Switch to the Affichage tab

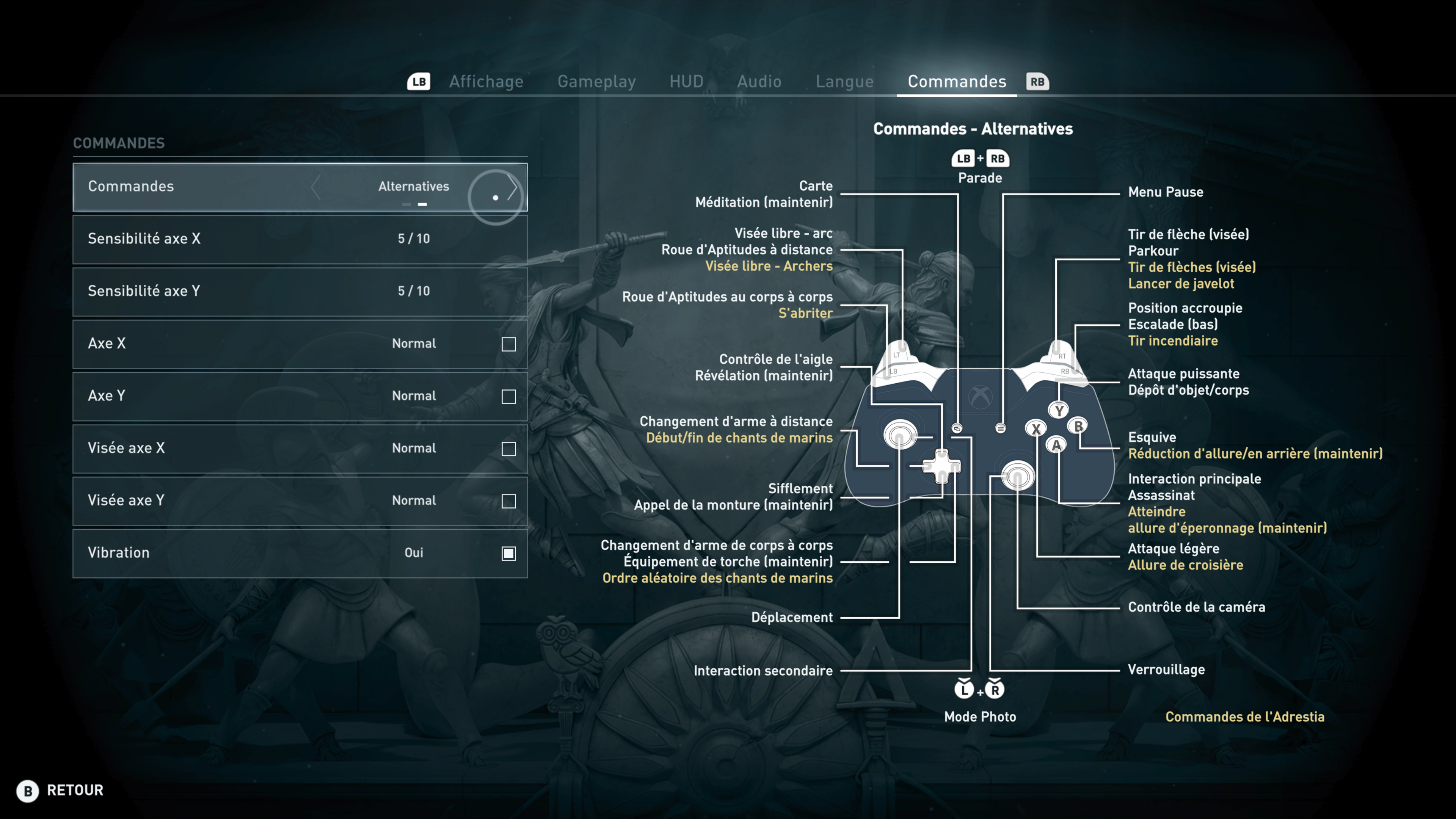coord(486,82)
